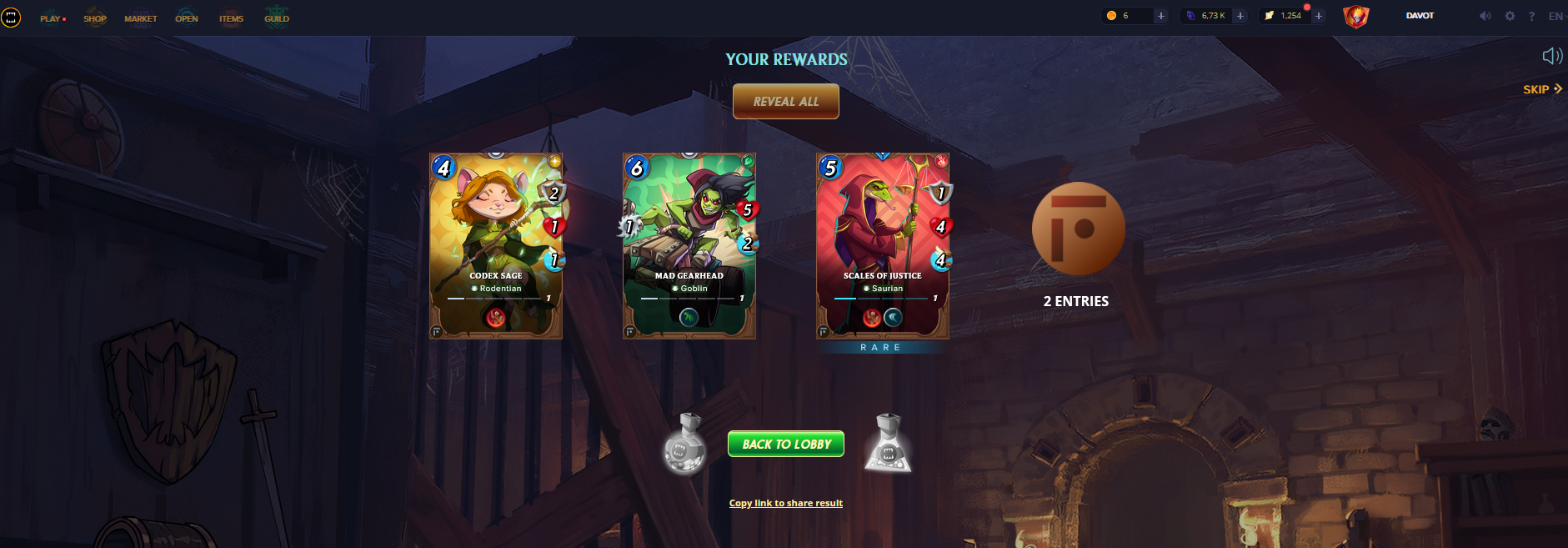Viewport: 1568px width, 548px height.
Task: Open the Settings gear
Action: coord(1510,16)
